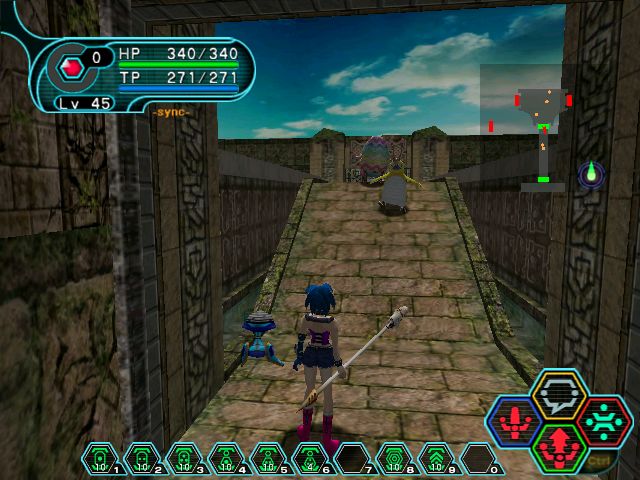The width and height of the screenshot is (640, 480).
Task: Use the item in hotbar slot 2
Action: (x=142, y=458)
